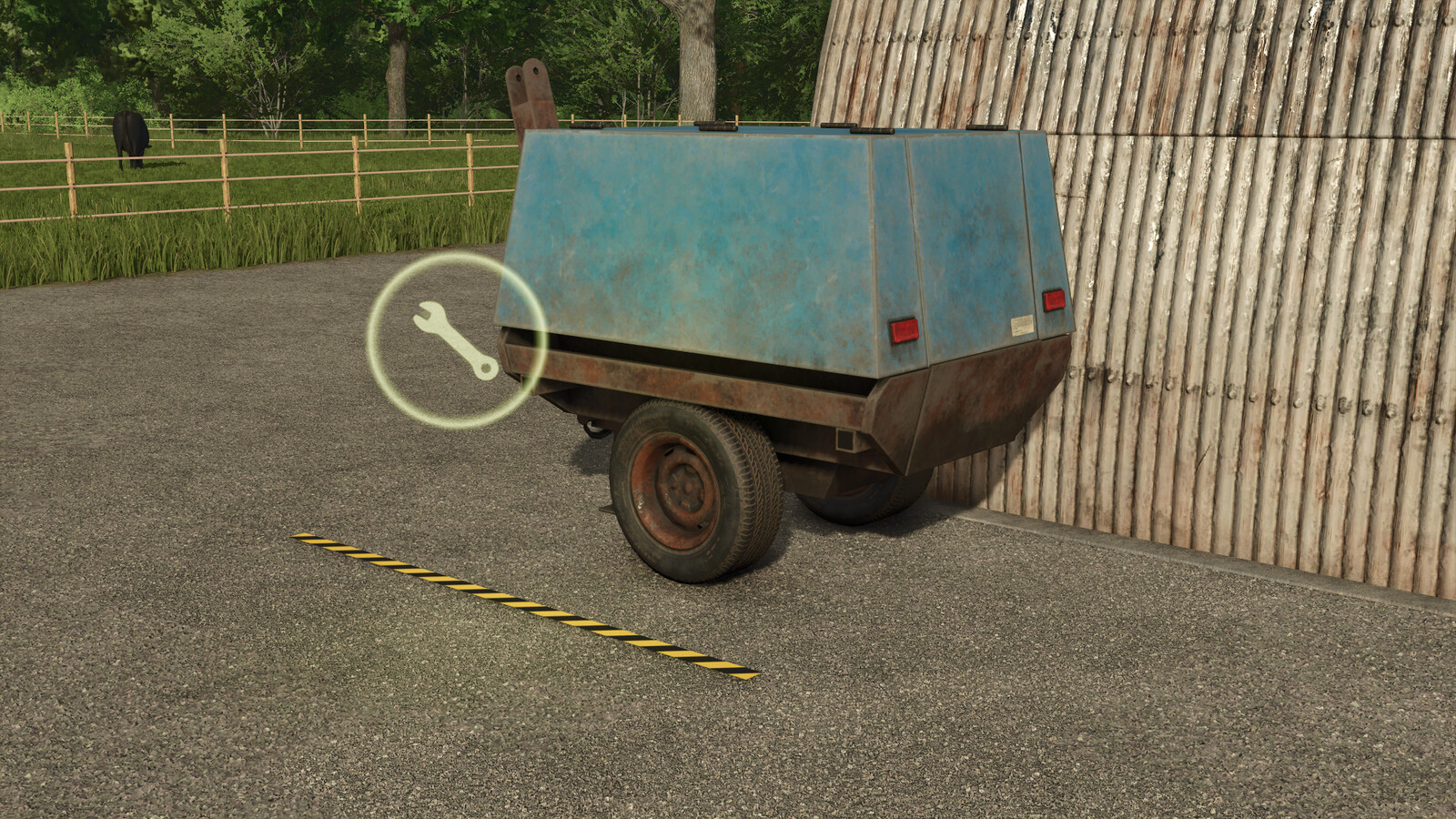Click the left red reflector on the compressor
The image size is (1456, 819).
point(902,328)
